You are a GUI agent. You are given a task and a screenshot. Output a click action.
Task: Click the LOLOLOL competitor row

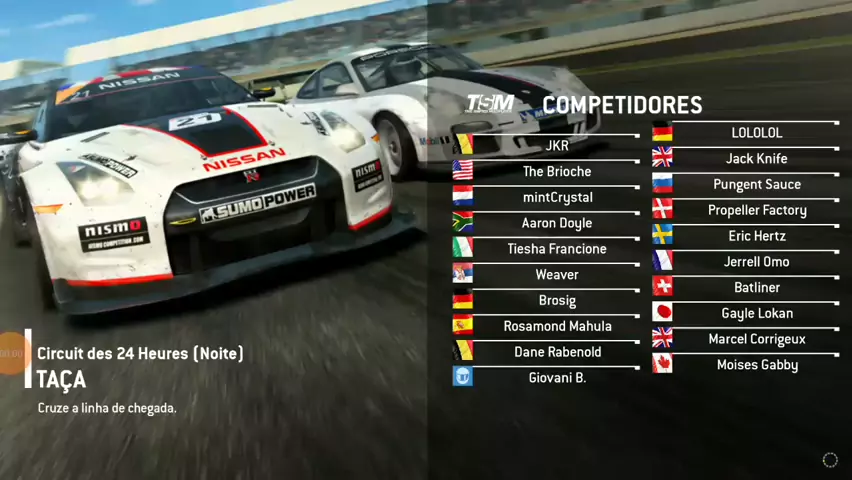756,133
